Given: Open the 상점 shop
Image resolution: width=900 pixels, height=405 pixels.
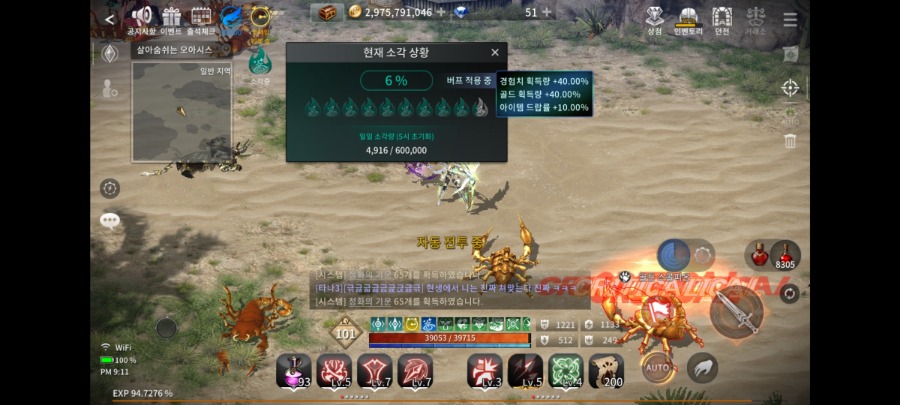Looking at the screenshot, I should tap(655, 18).
